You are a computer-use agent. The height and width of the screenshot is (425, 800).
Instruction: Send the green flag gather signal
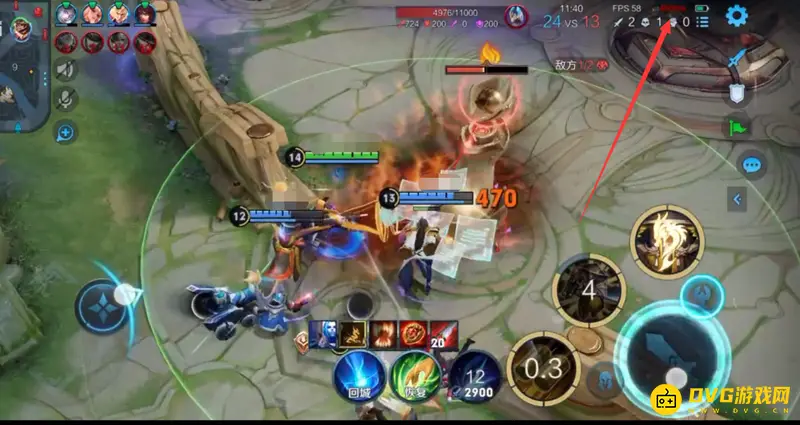tap(738, 127)
